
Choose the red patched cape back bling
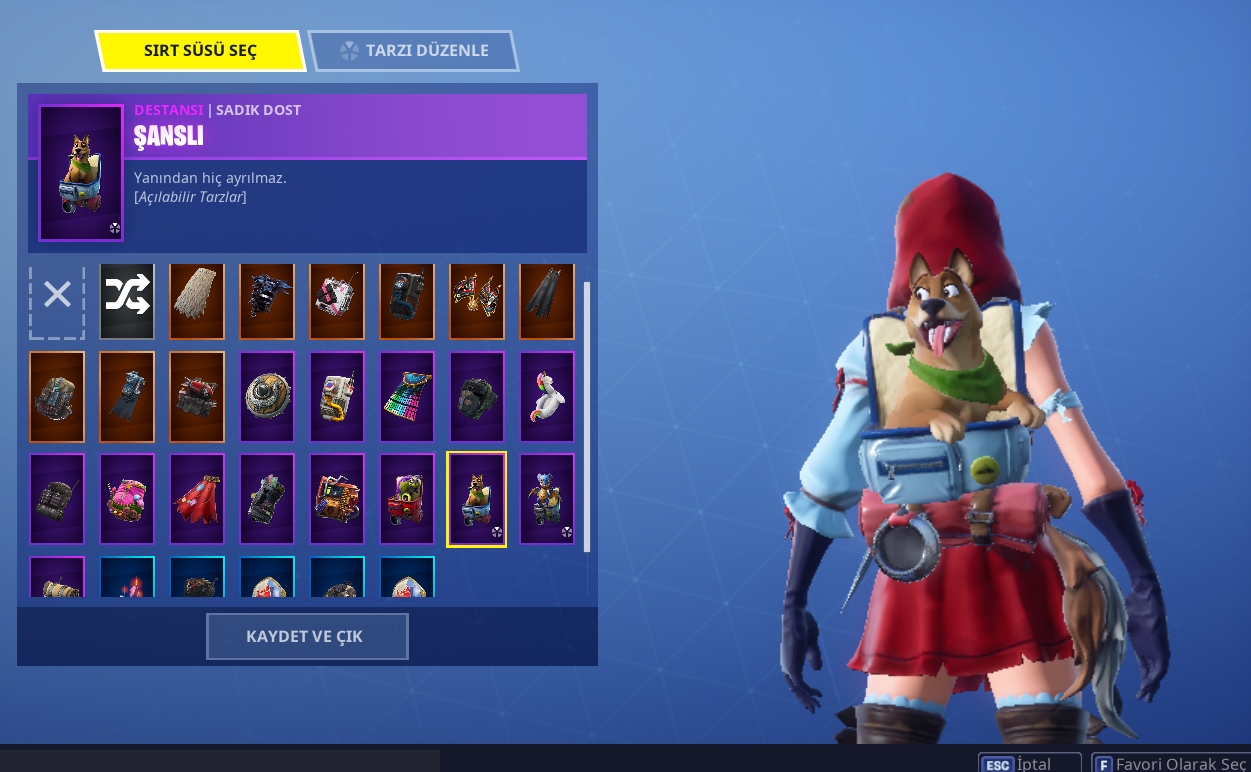coord(197,499)
